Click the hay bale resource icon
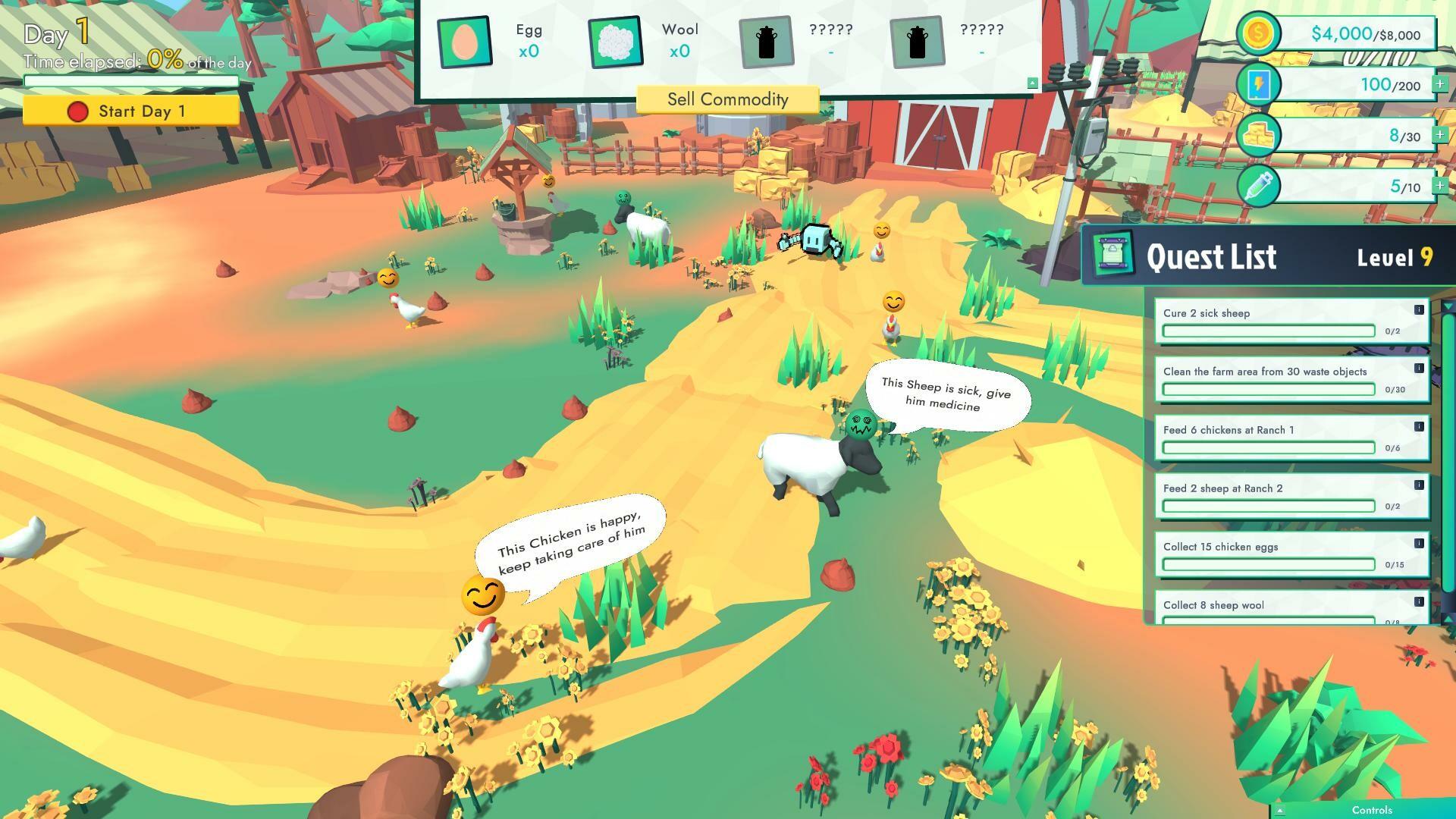This screenshot has height=819, width=1456. 1259,134
